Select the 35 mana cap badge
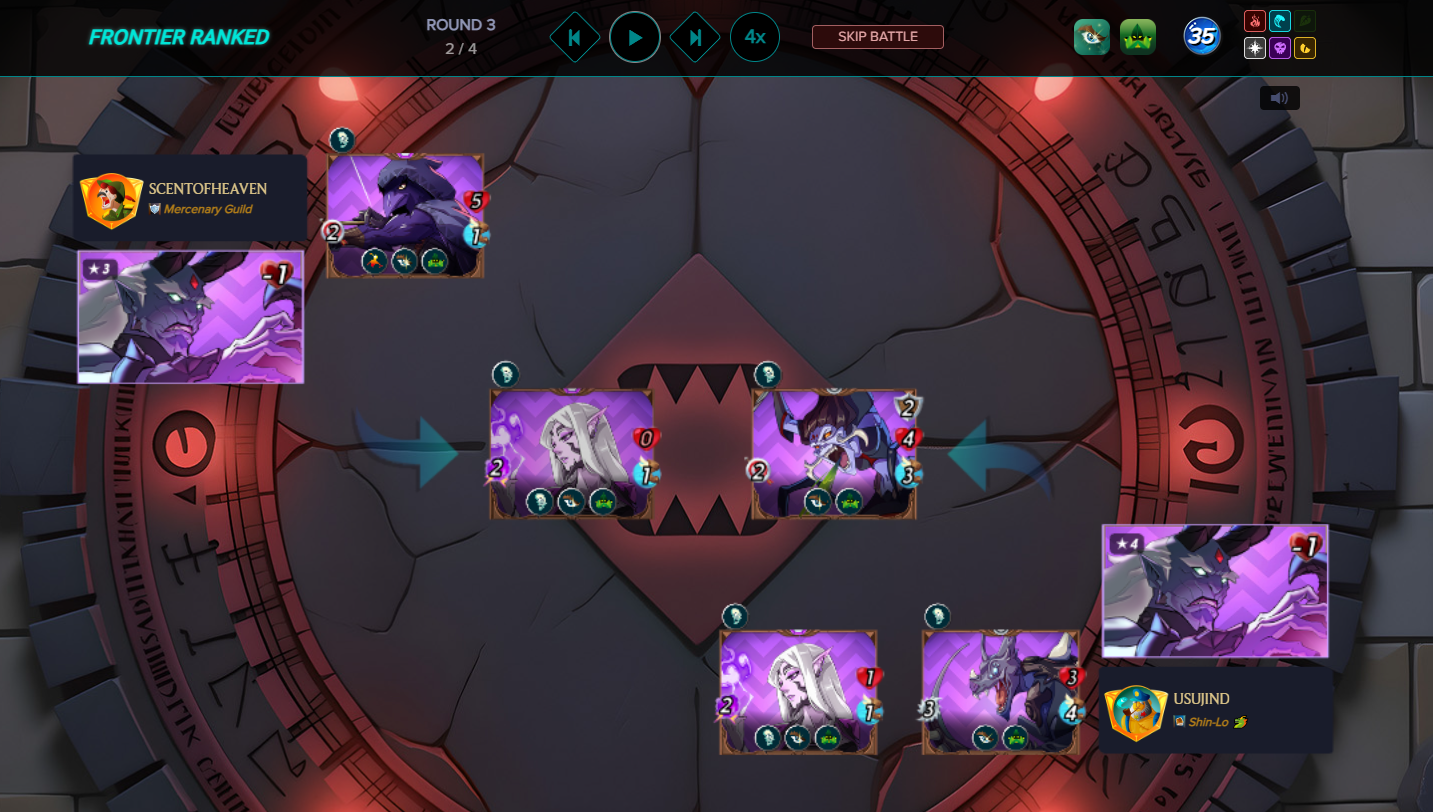Image resolution: width=1433 pixels, height=812 pixels. [x=1201, y=37]
